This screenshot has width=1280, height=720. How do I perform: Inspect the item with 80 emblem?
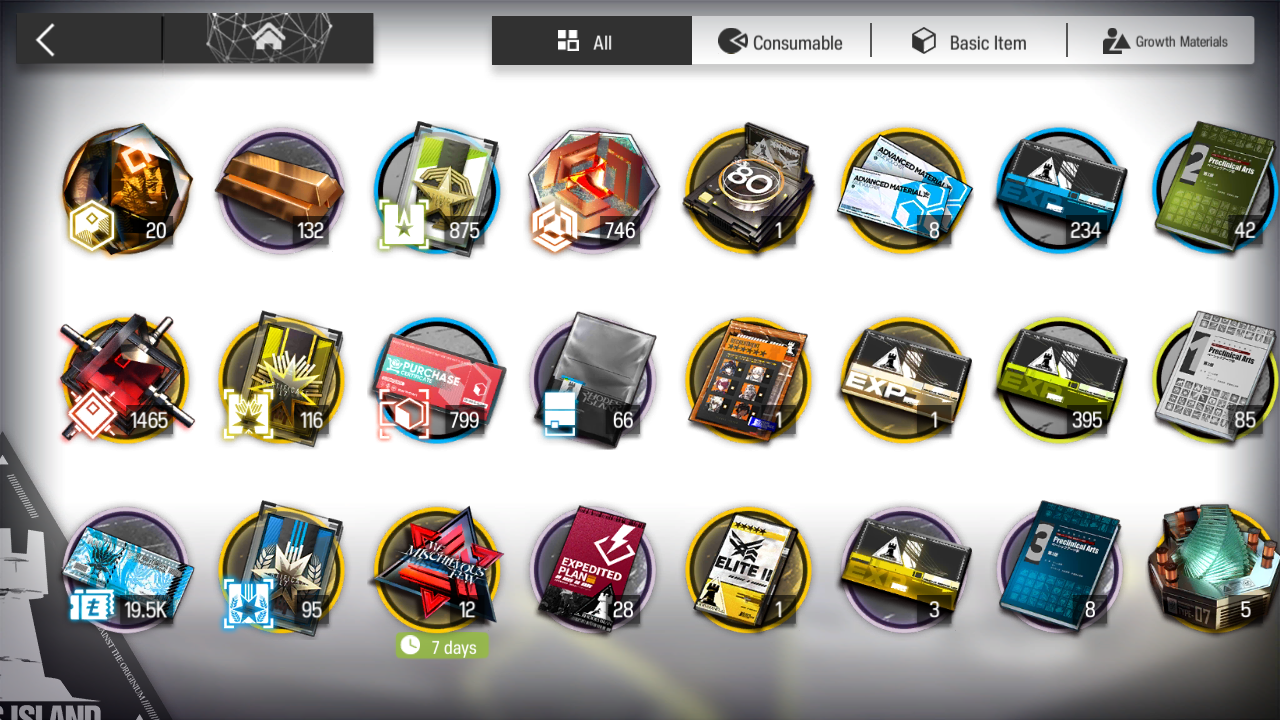[x=749, y=190]
